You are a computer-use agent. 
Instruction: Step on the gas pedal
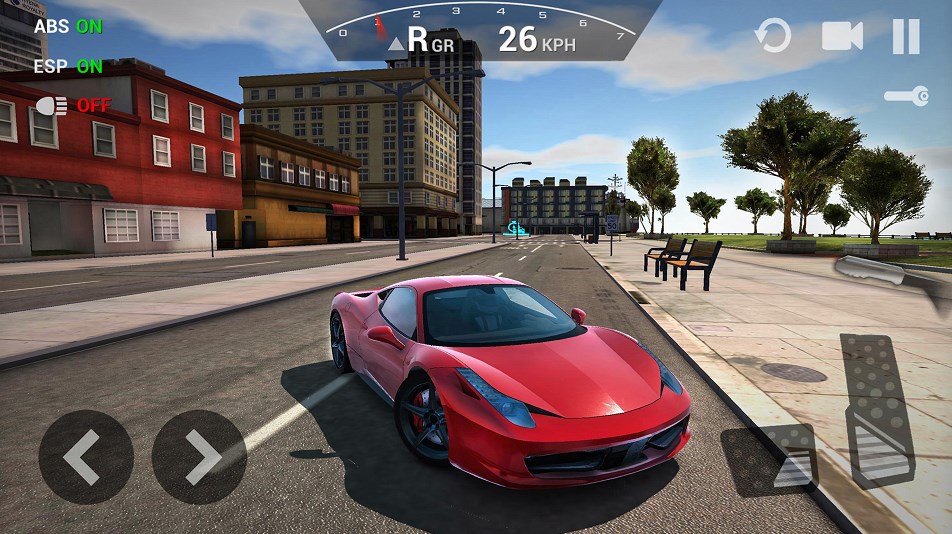(x=877, y=410)
